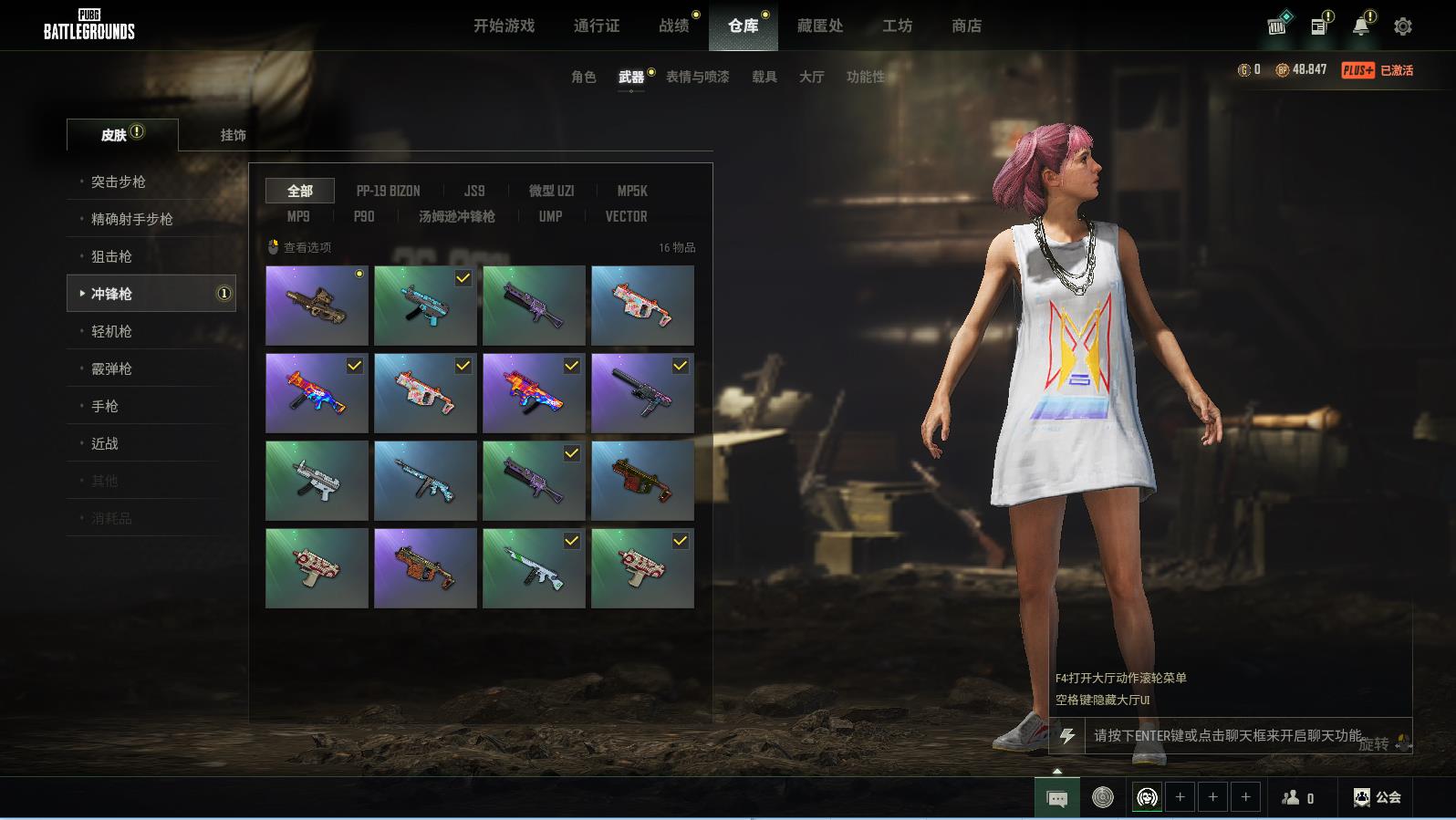Image resolution: width=1456 pixels, height=820 pixels.
Task: Click the chat input box
Action: (1227, 735)
